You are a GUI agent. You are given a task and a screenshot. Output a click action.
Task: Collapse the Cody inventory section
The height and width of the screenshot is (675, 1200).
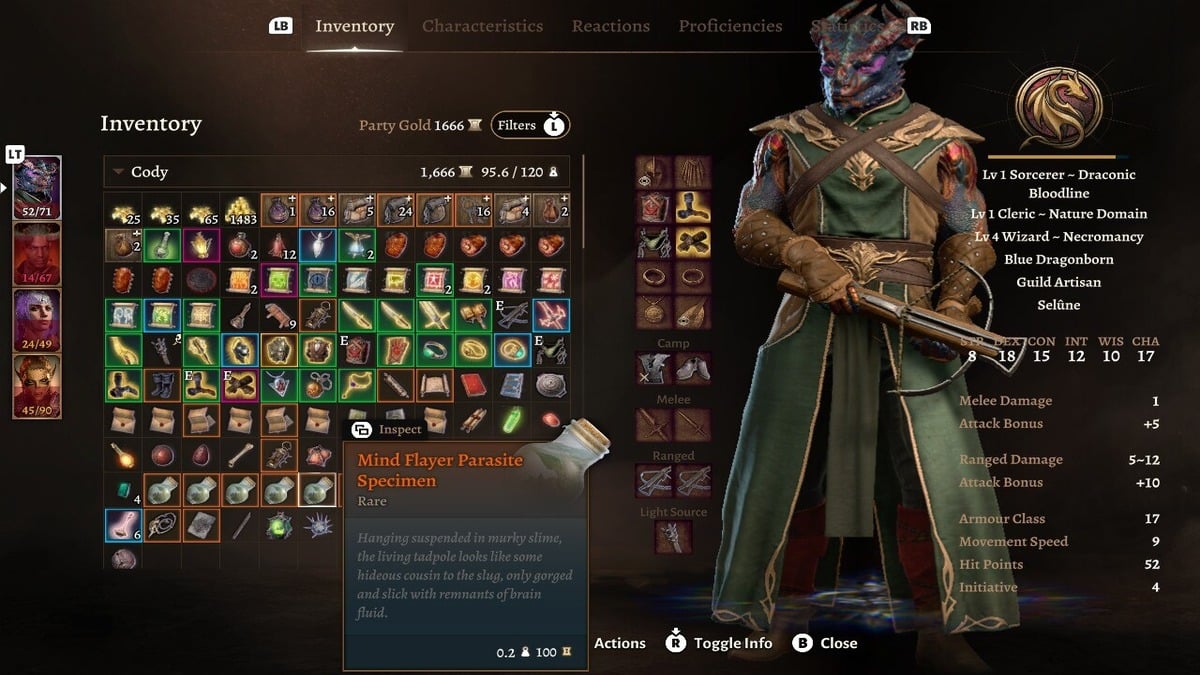pos(119,172)
